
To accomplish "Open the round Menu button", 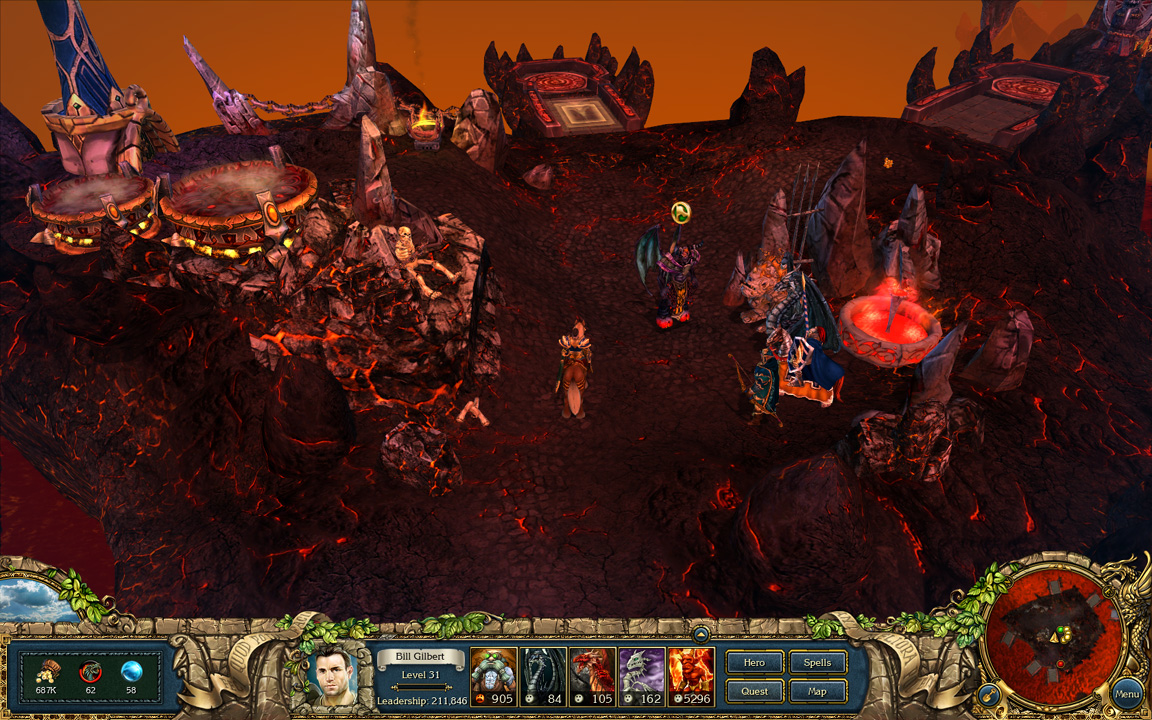I will click(1127, 694).
